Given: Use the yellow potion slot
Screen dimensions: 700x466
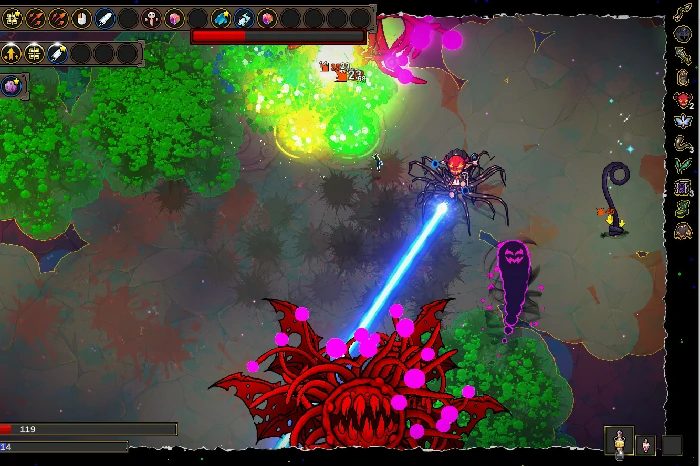Looking at the screenshot, I should coord(620,443).
